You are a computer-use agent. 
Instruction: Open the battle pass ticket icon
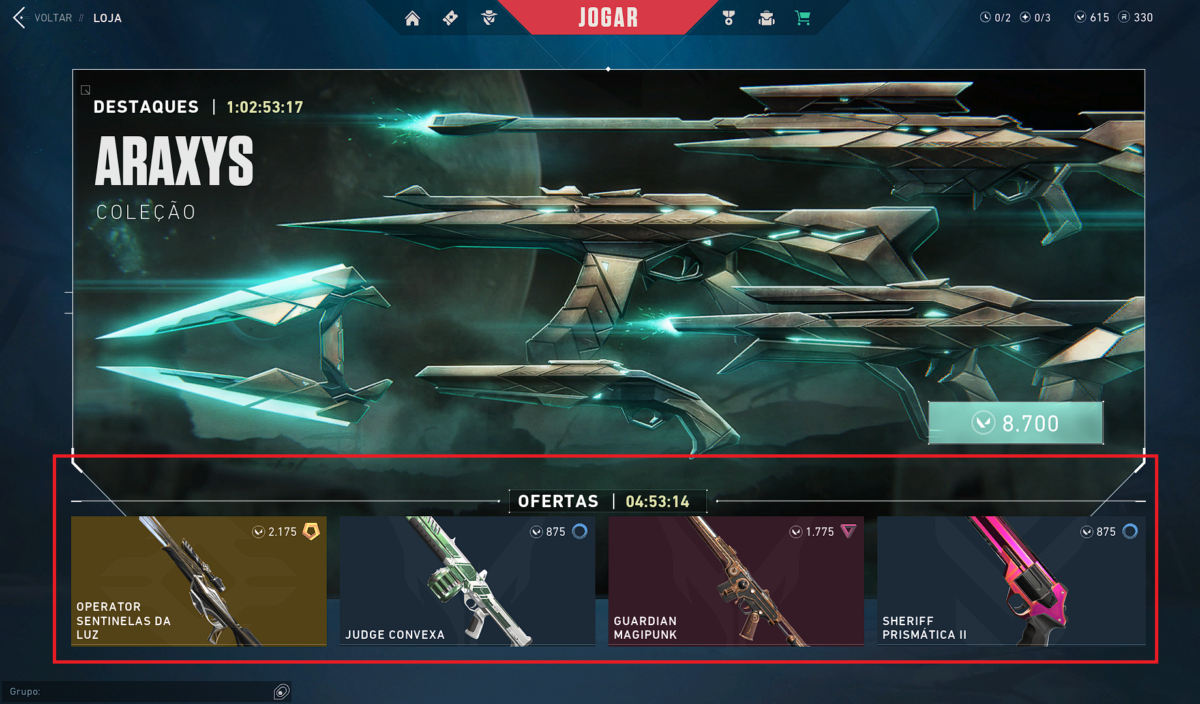click(450, 18)
